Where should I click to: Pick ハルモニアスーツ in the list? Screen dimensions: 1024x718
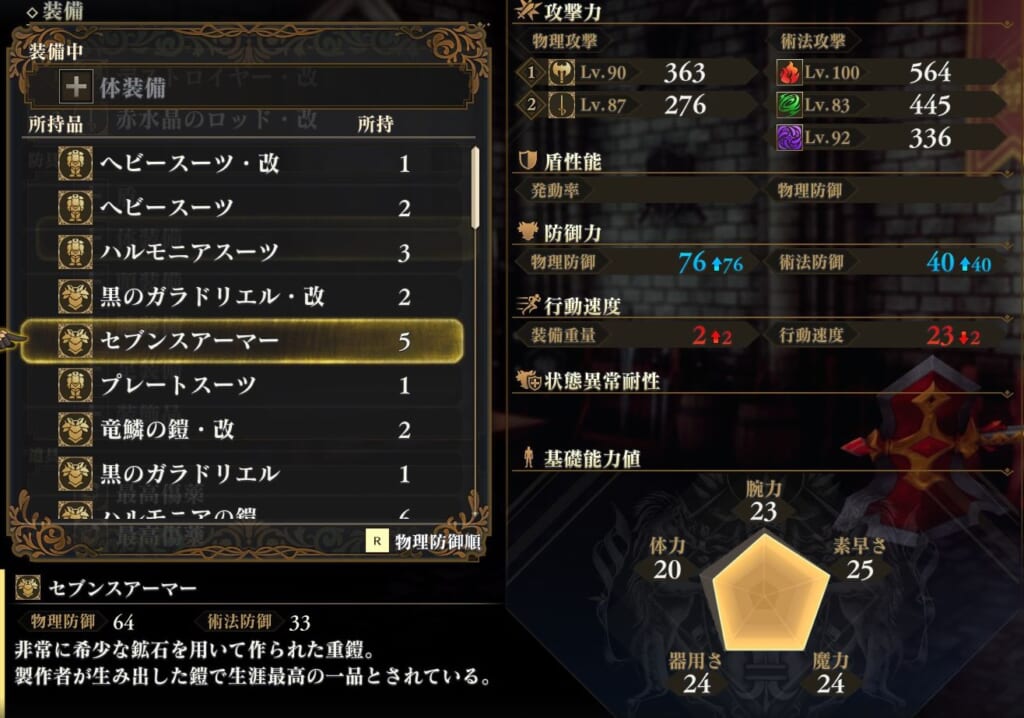pos(240,252)
